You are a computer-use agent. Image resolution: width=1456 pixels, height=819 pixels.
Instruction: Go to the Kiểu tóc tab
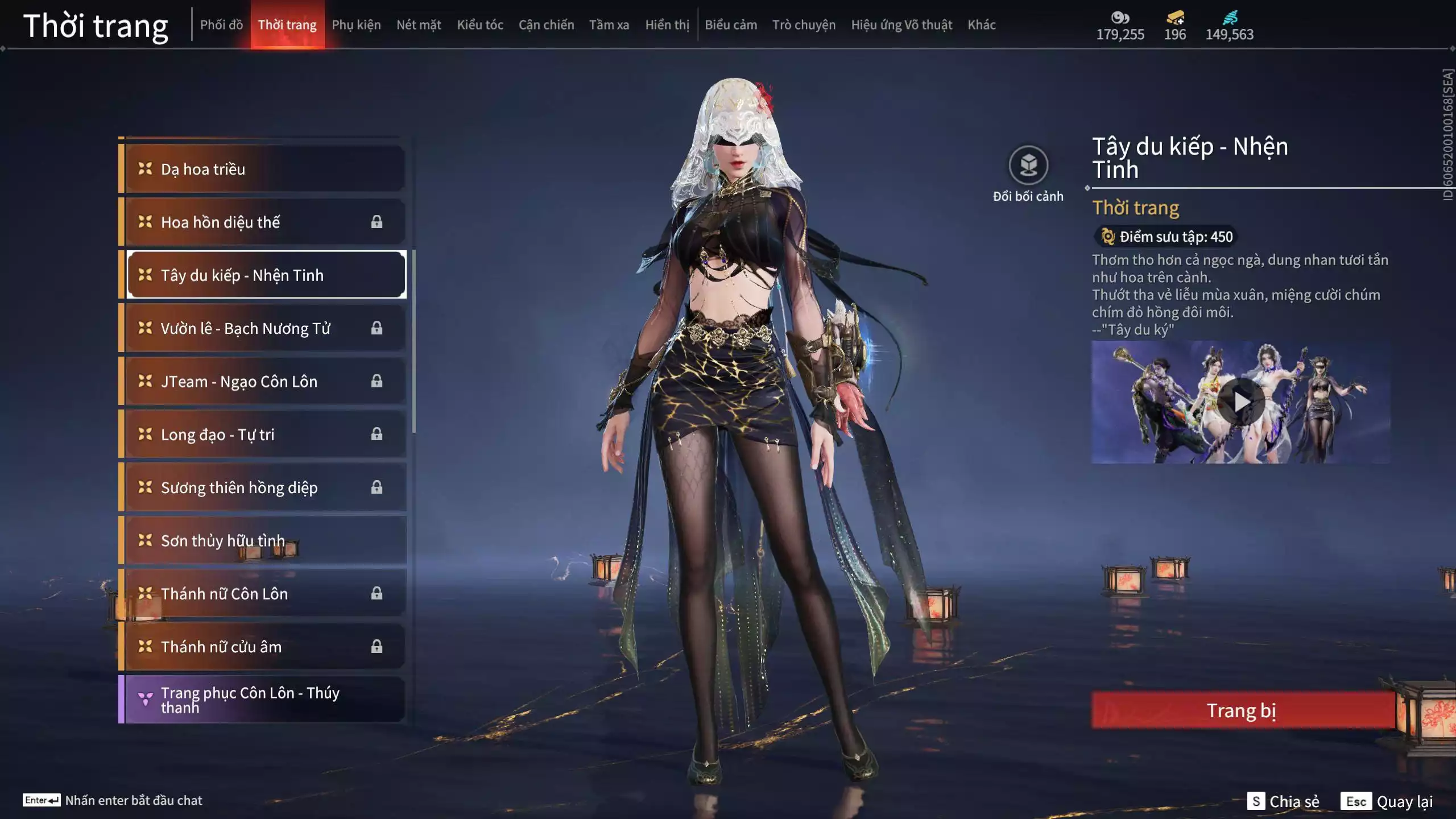(480, 25)
